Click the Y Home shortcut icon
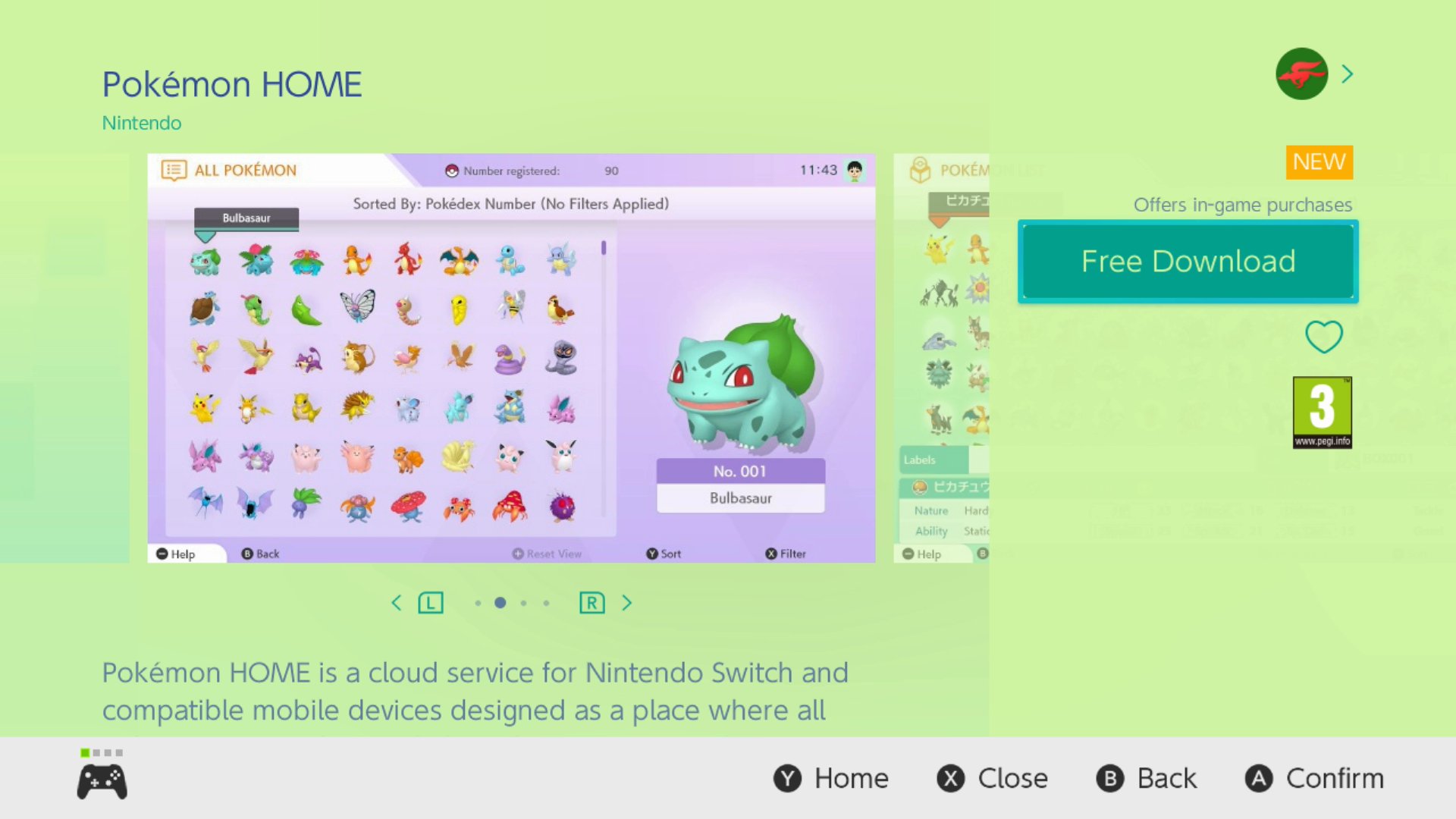This screenshot has height=819, width=1456. pos(788,778)
